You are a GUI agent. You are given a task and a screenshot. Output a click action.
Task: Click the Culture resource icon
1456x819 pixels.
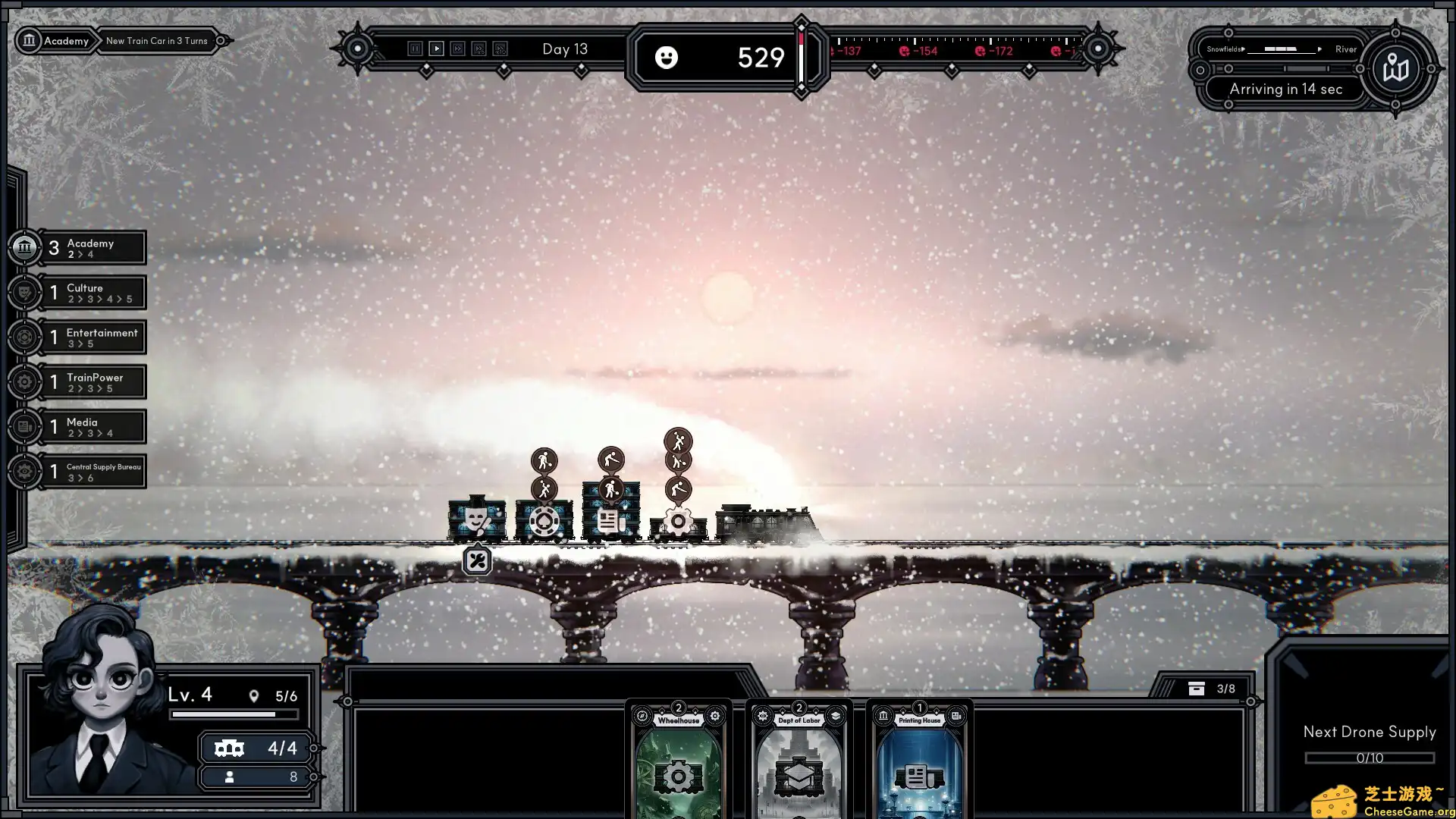pos(25,292)
